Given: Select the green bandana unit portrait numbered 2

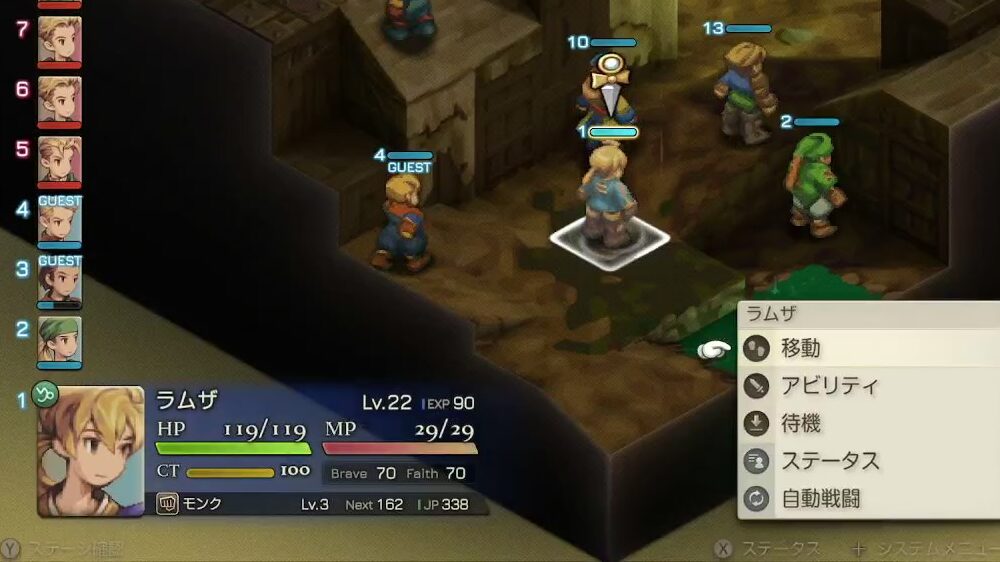Looking at the screenshot, I should (60, 340).
